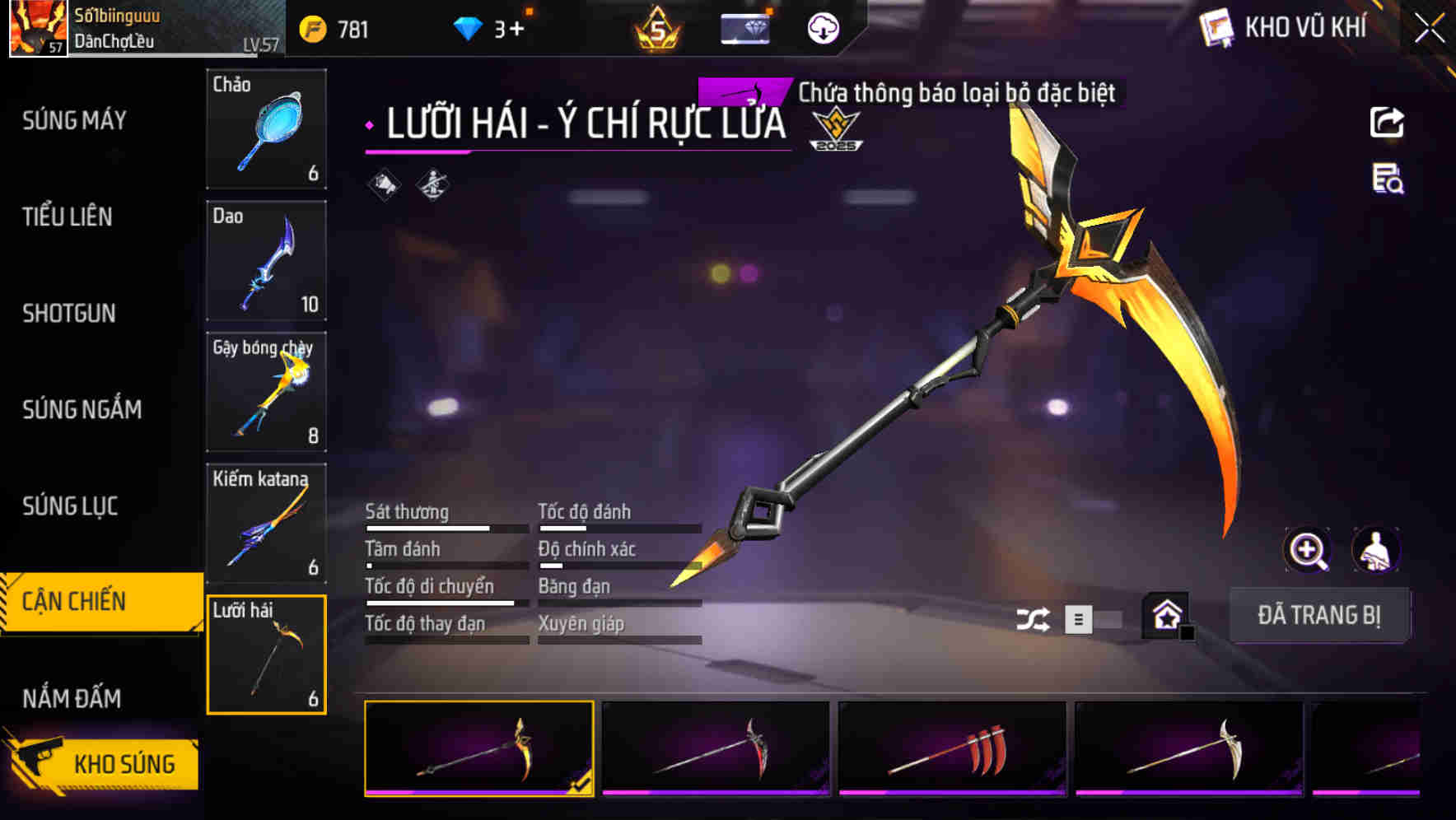The width and height of the screenshot is (1456, 820).
Task: Open the share icon in top right corner
Action: (x=1388, y=122)
